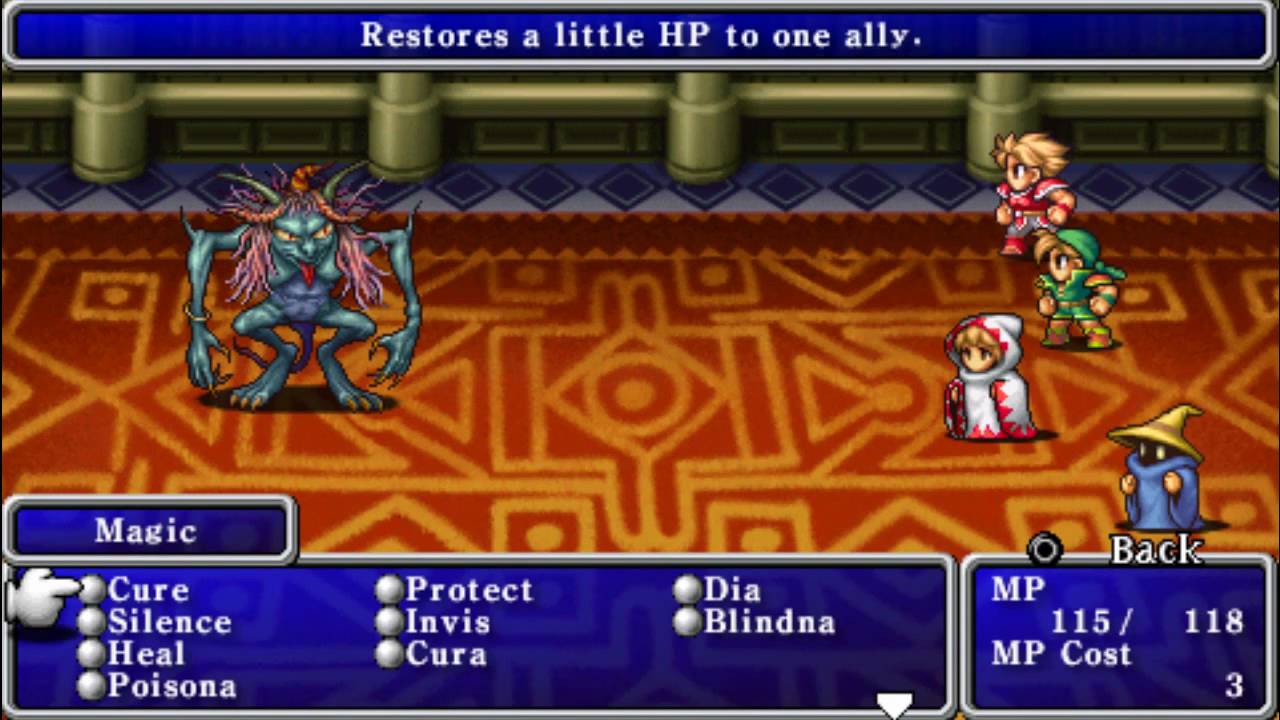1280x720 pixels.
Task: Click the bullet icon next to Silence
Action: pyautogui.click(x=91, y=622)
